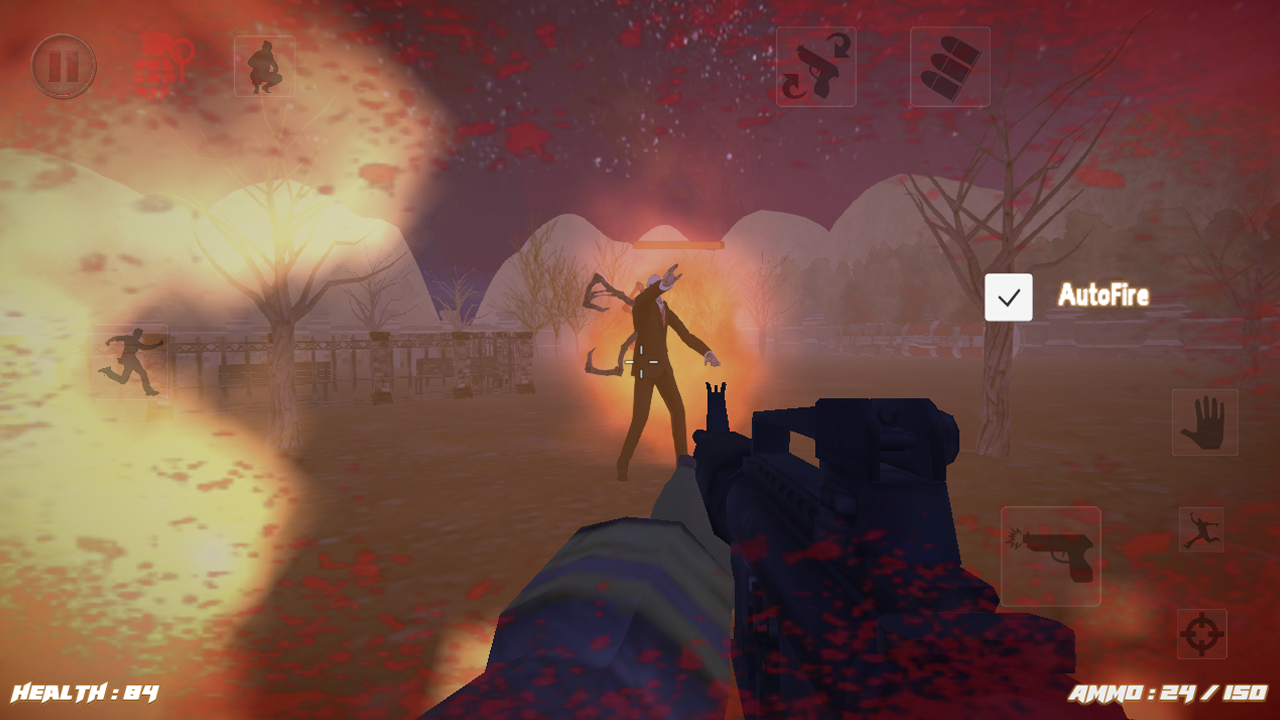
Task: Reload using the bullets icon
Action: 948,66
